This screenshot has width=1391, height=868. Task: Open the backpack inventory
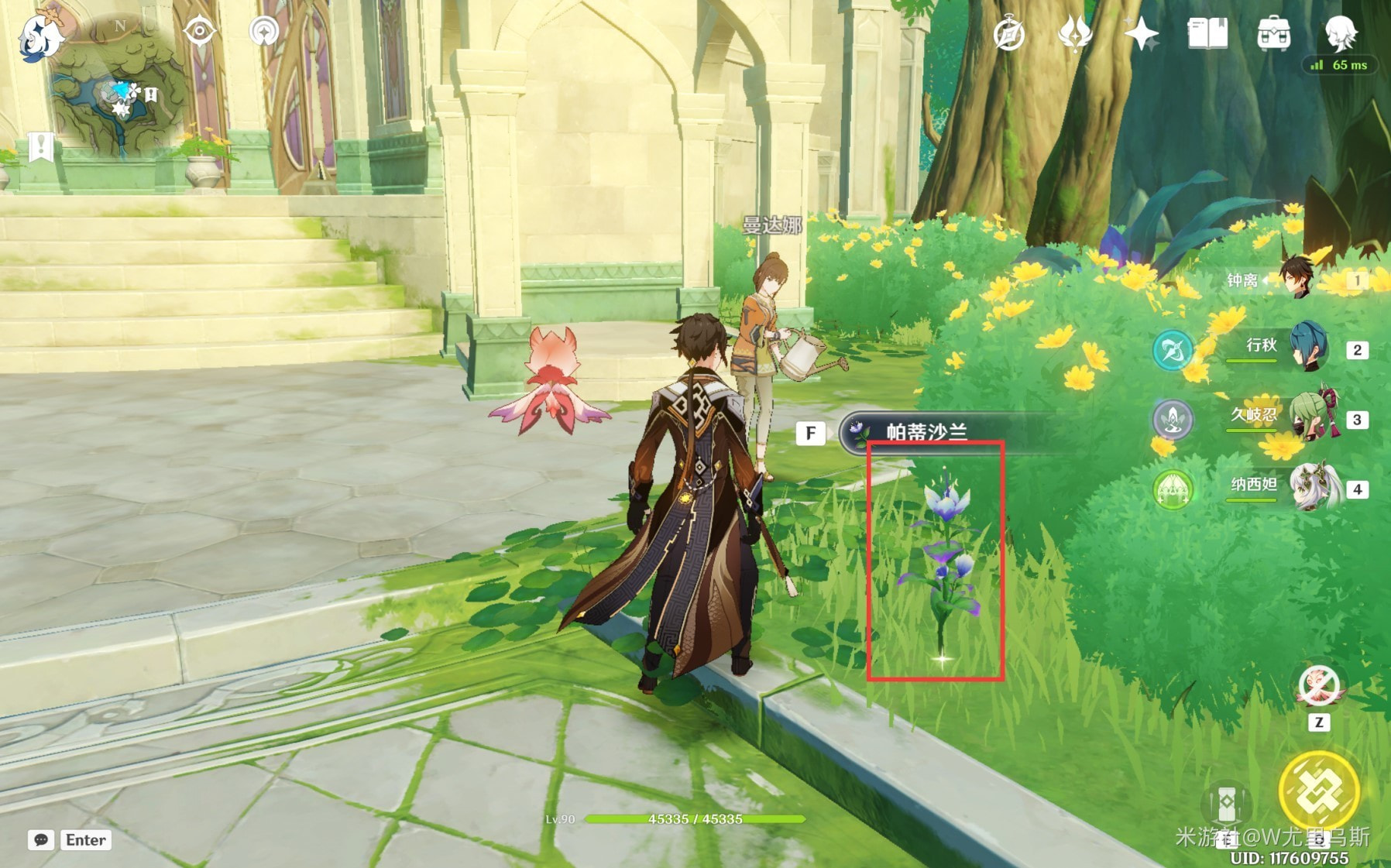(x=1273, y=35)
